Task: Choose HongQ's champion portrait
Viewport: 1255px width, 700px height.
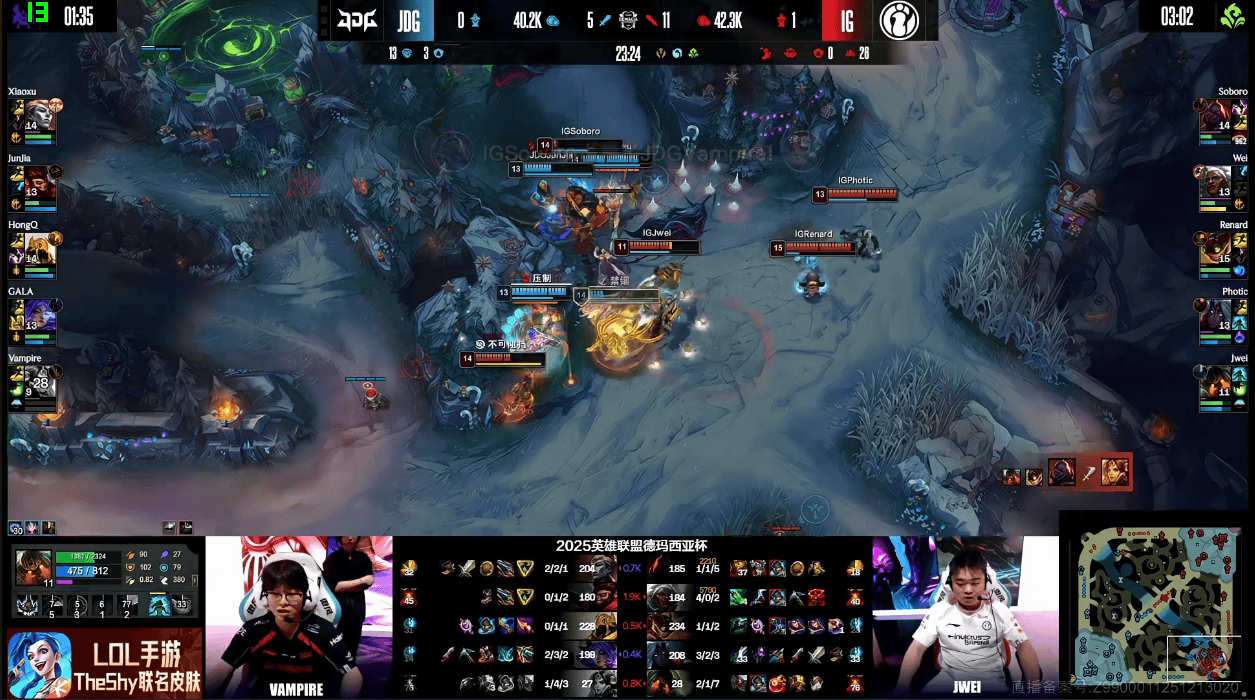Action: [39, 247]
